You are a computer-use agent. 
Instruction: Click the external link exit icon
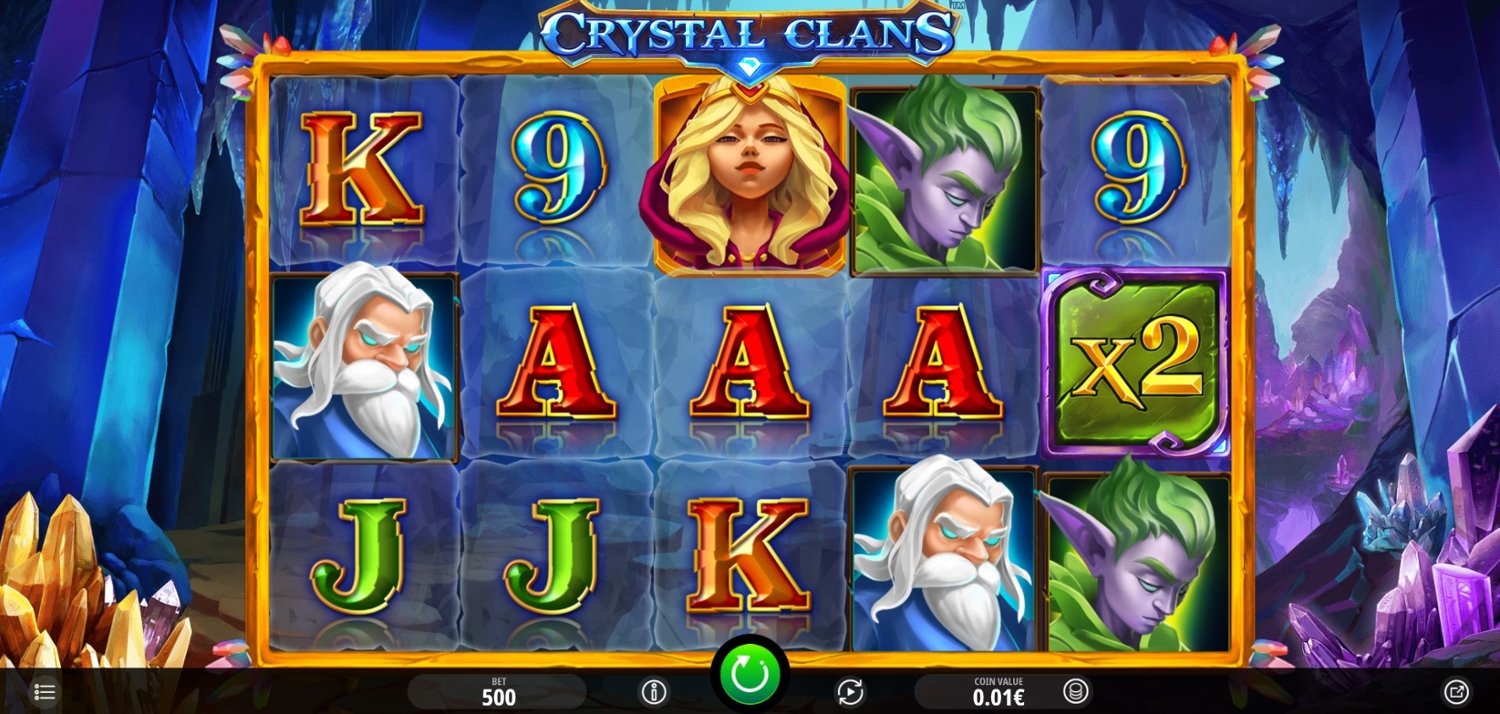1456,691
